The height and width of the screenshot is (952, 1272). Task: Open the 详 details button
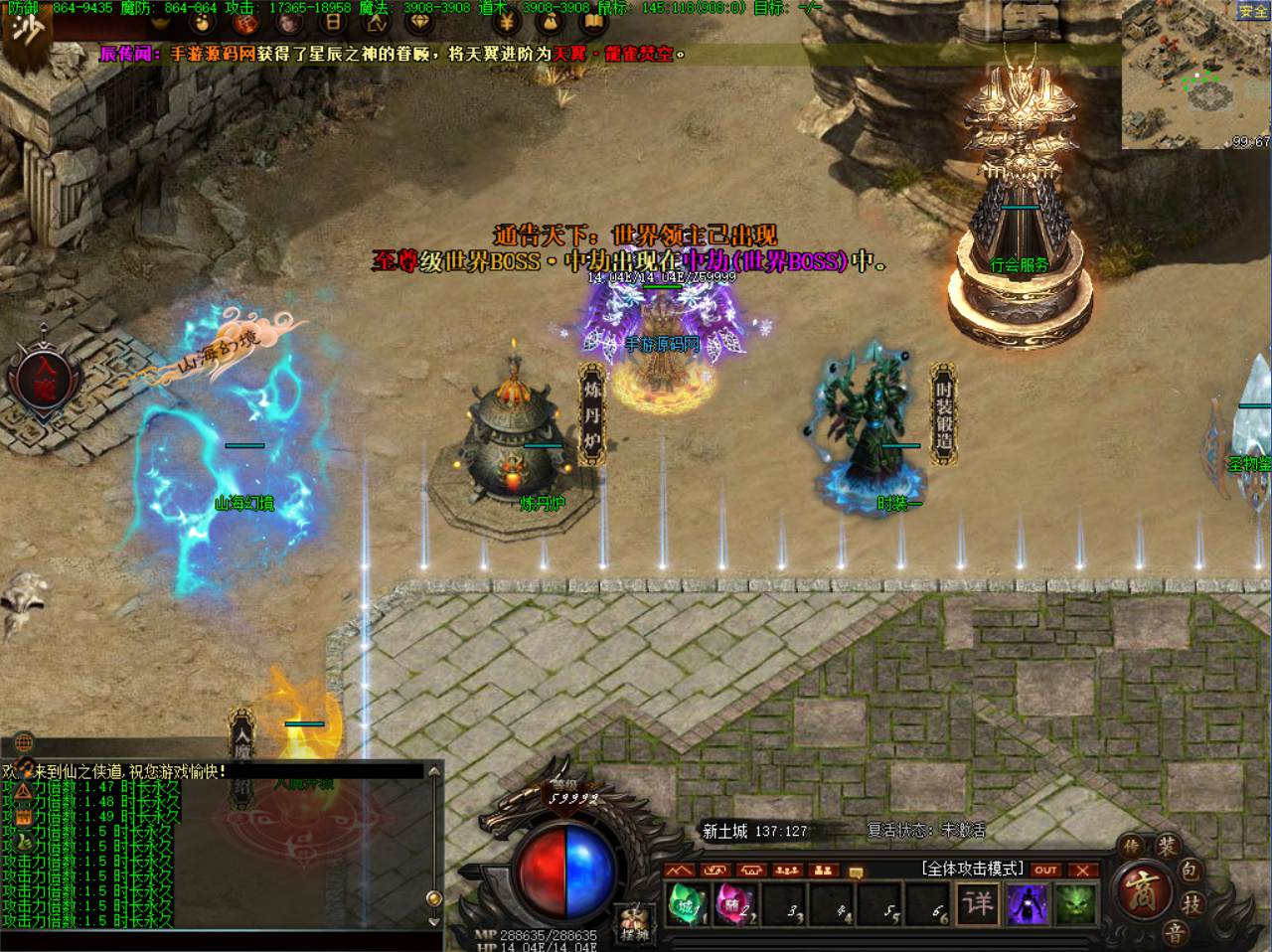tap(978, 903)
